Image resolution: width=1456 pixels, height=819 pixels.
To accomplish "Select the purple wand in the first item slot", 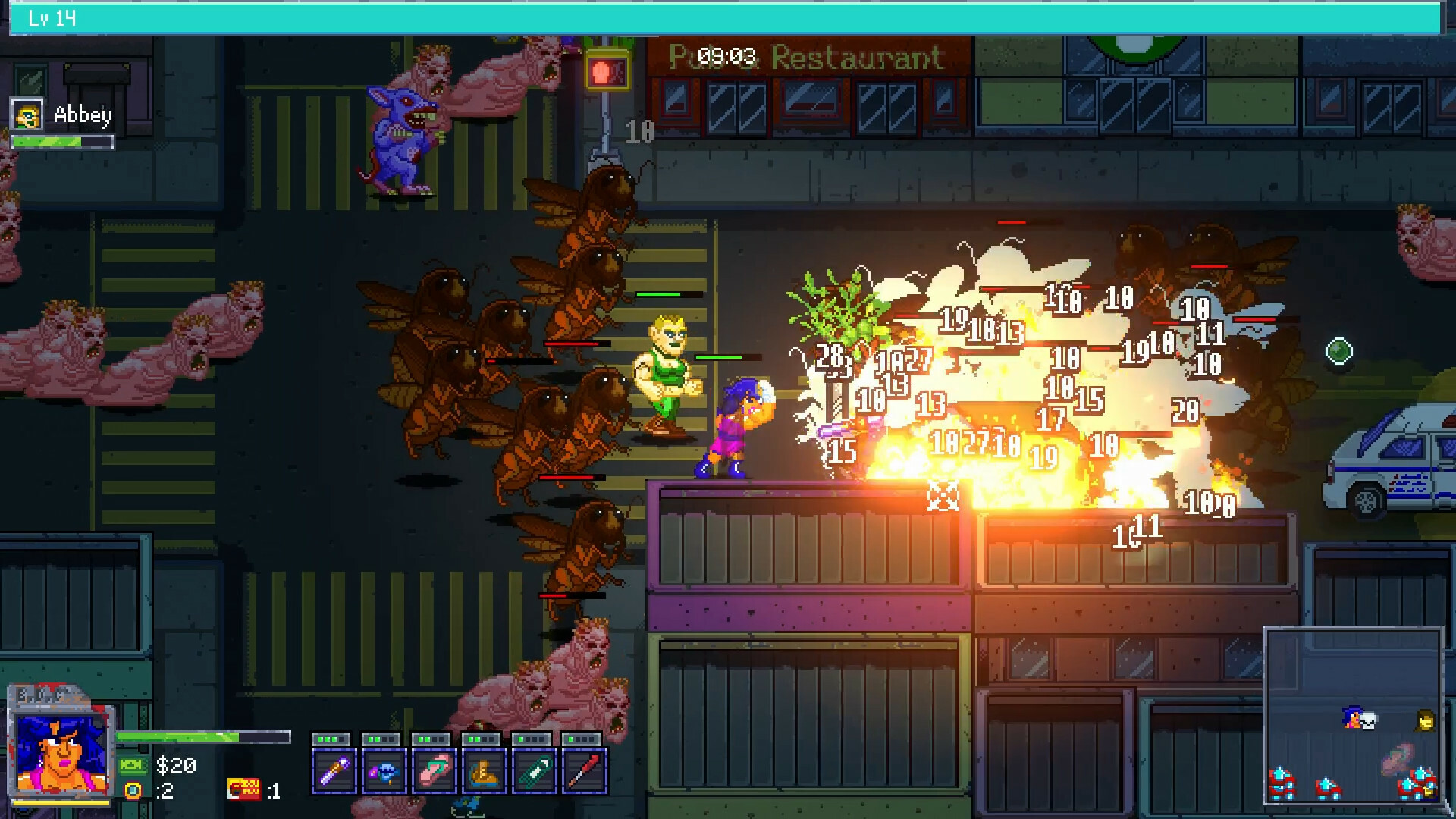I will click(x=334, y=771).
